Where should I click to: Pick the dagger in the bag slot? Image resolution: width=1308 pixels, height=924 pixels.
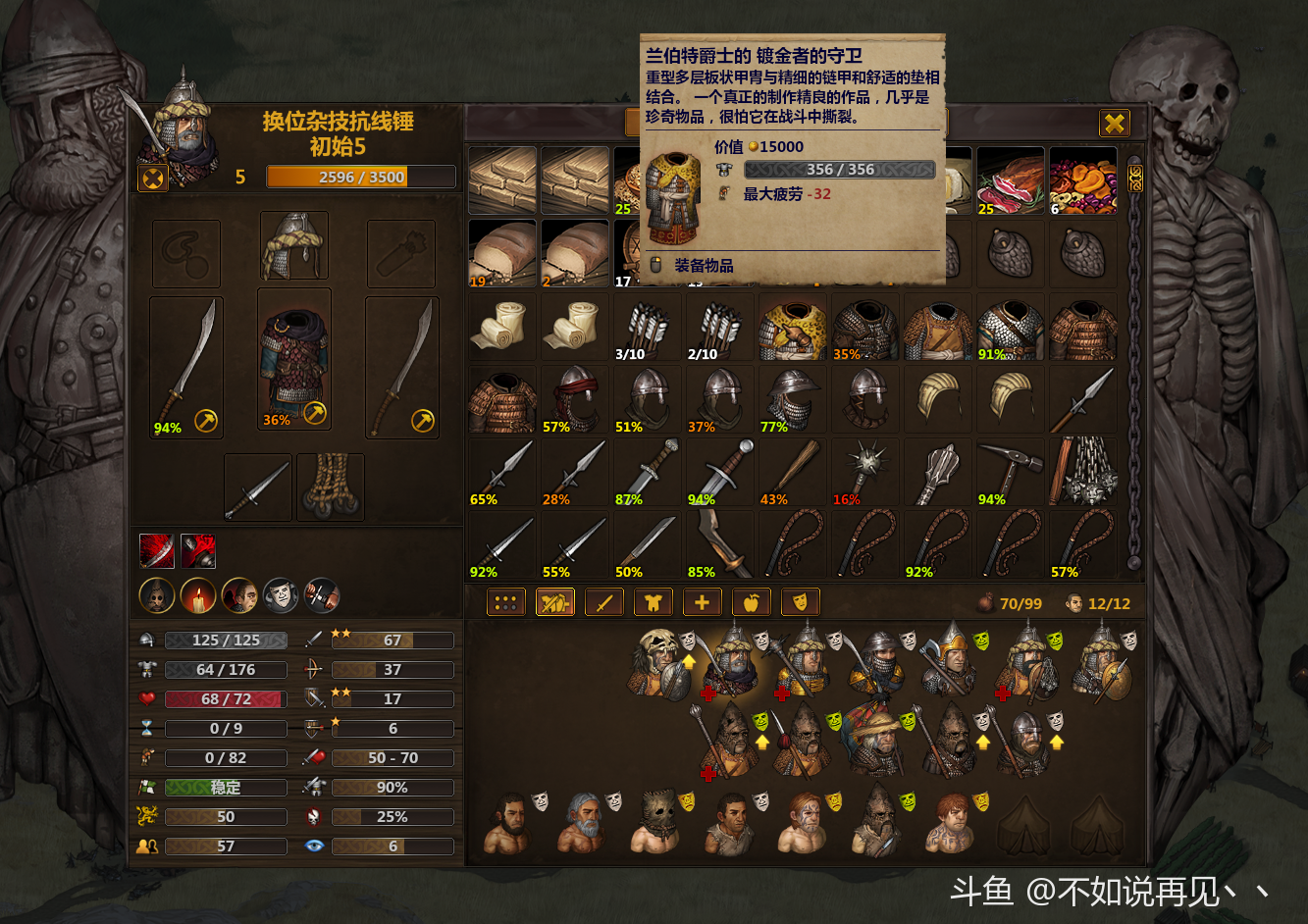(x=257, y=488)
